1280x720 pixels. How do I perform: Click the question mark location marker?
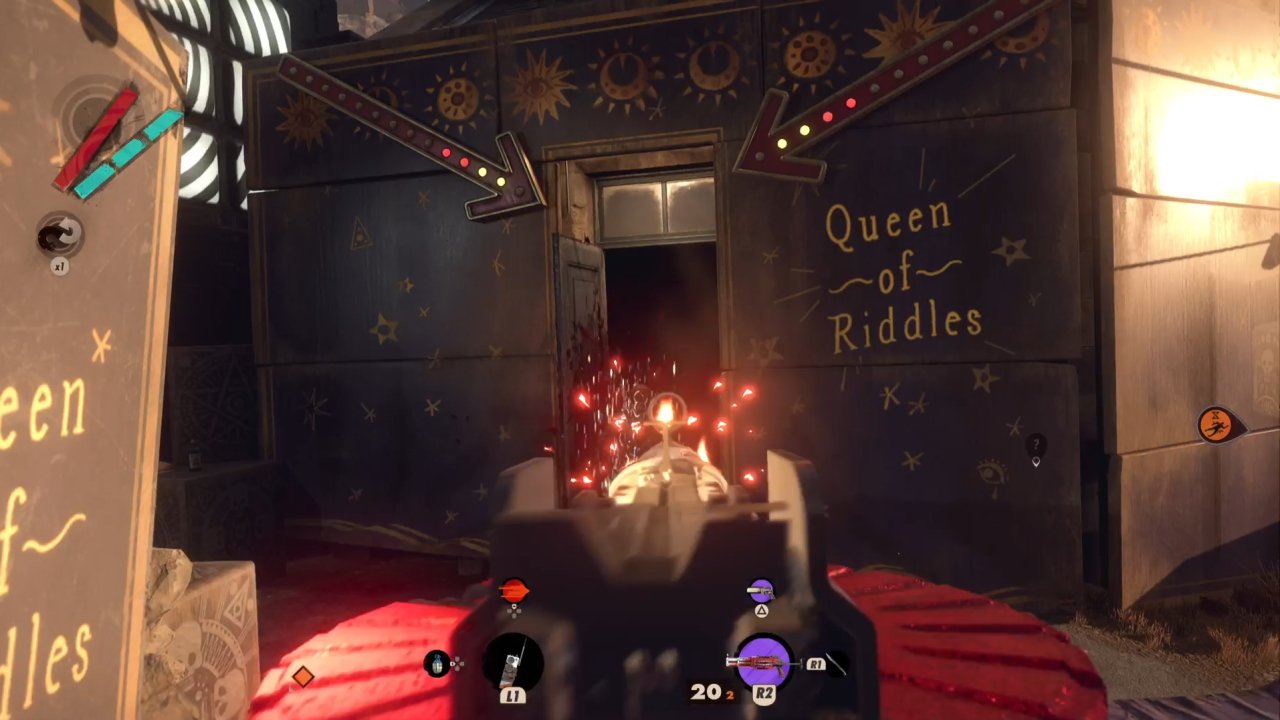pyautogui.click(x=1036, y=445)
